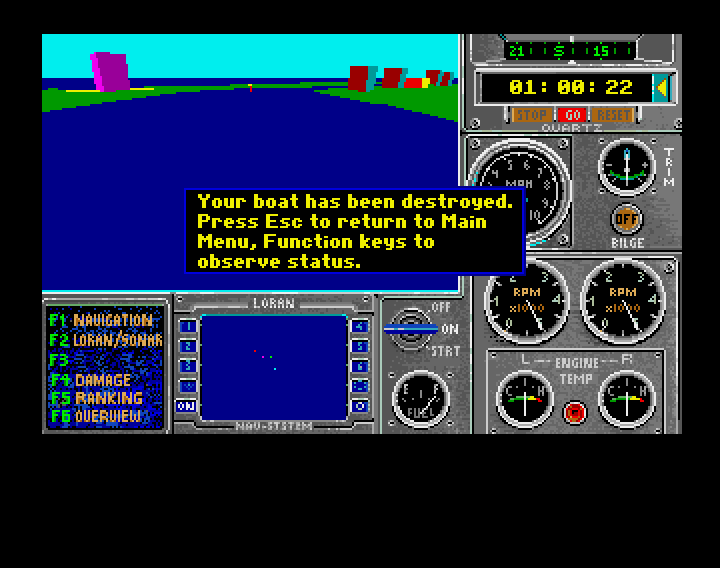The image size is (720, 568).
Task: Select LORAN button 1
Action: 186,326
